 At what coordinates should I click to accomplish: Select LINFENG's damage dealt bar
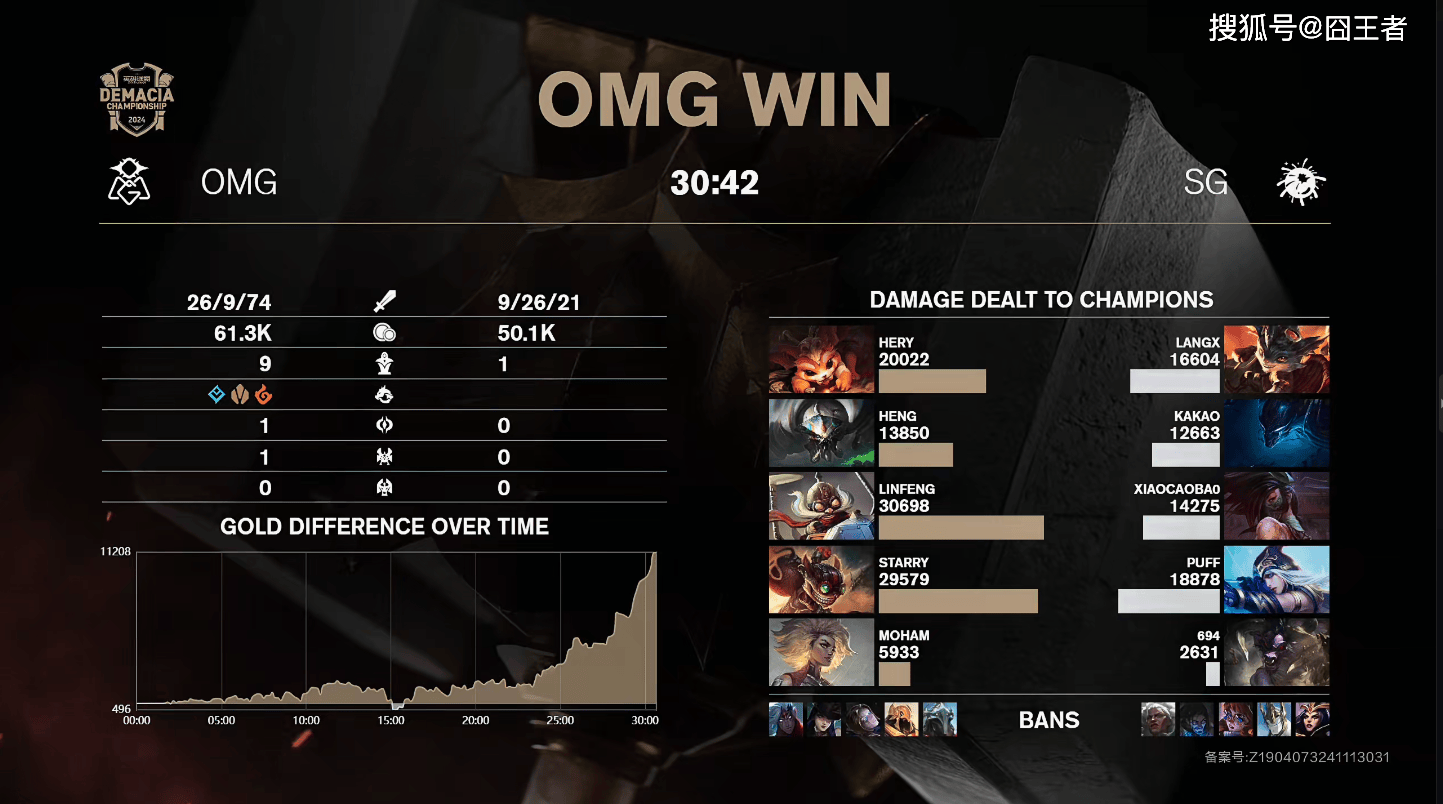tap(961, 528)
